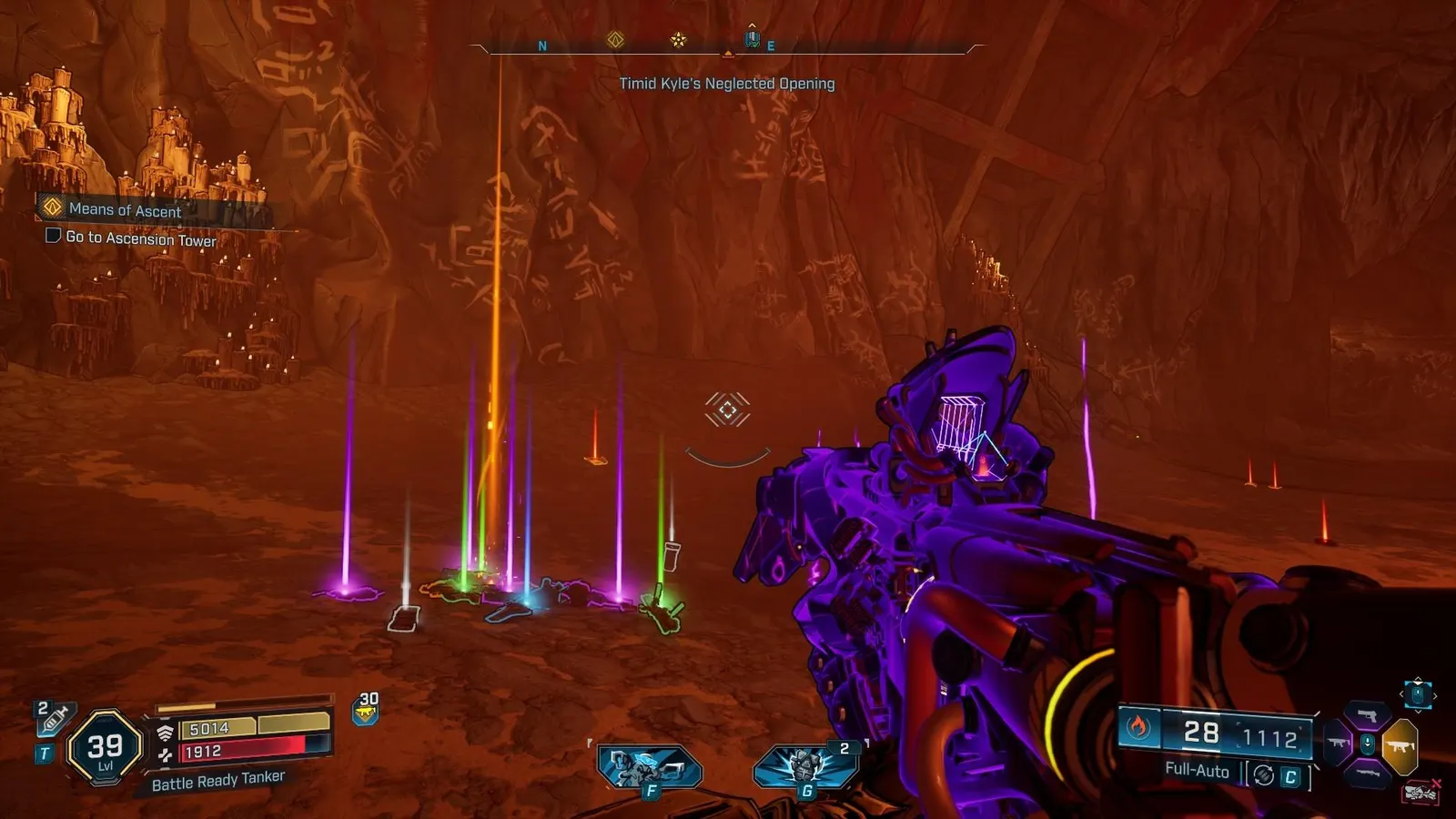The width and height of the screenshot is (1456, 819).
Task: Click the up arrow on the mouse scroll indicator
Action: pos(1416,680)
